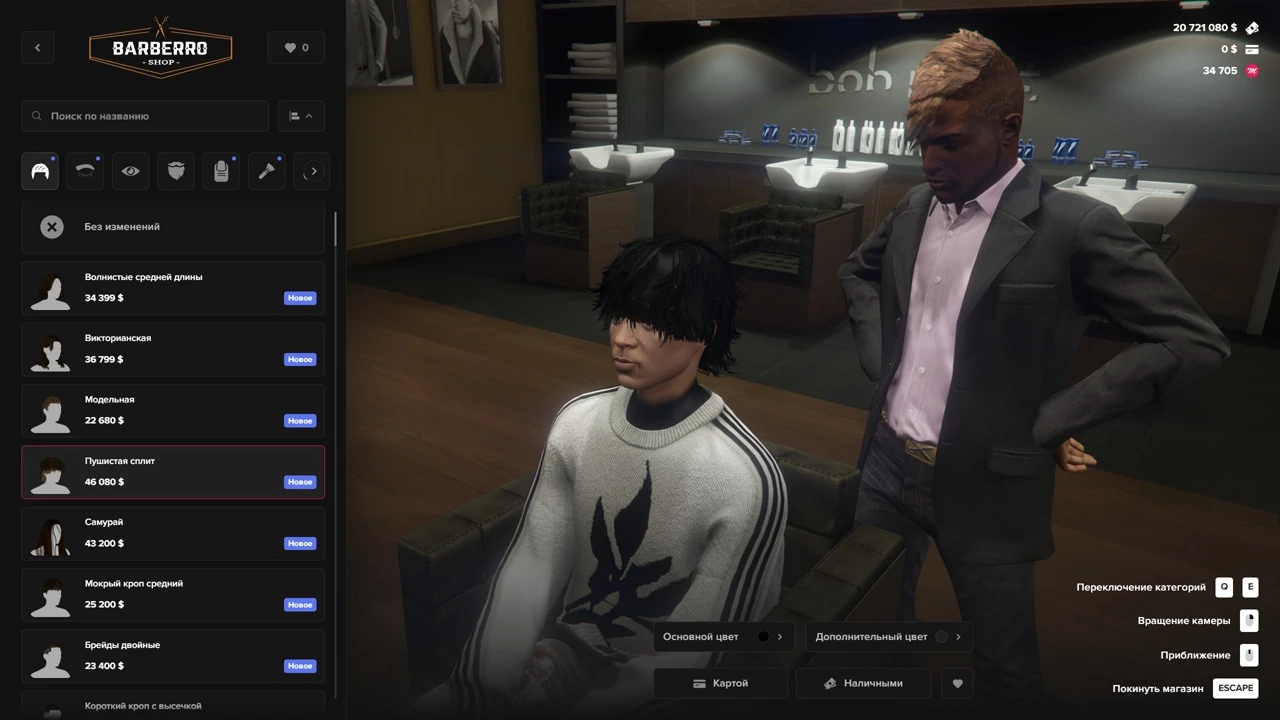Select the 'Модельная' hairstyle for 22 680 $

pyautogui.click(x=173, y=410)
